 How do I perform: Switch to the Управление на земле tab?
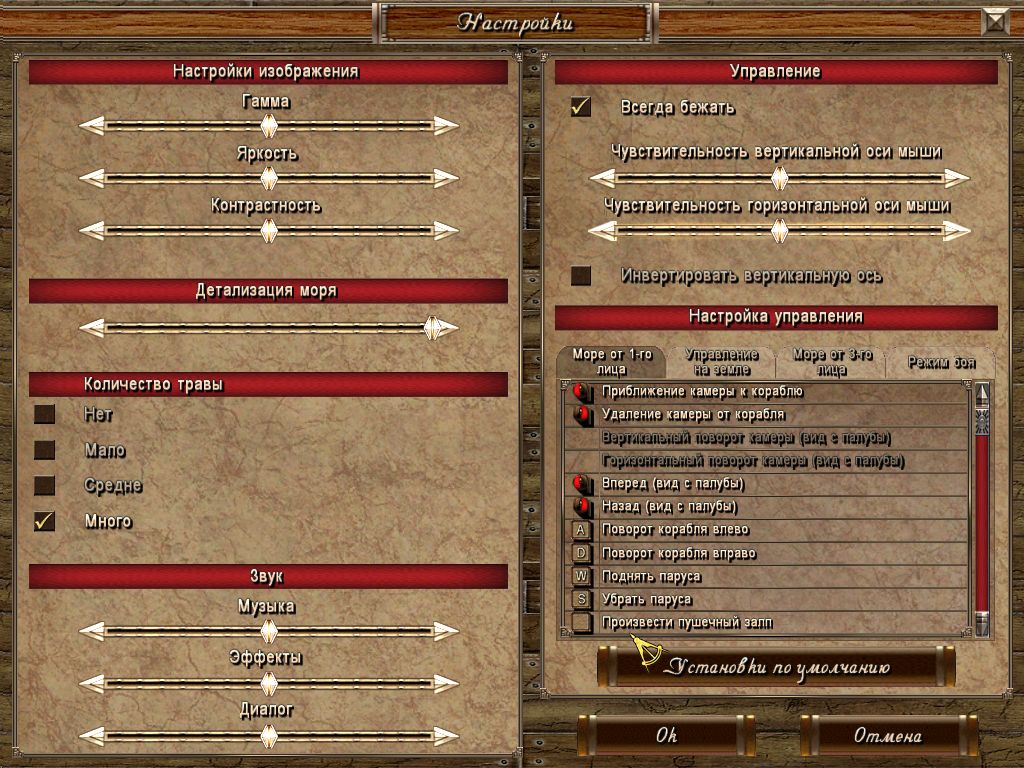(720, 362)
